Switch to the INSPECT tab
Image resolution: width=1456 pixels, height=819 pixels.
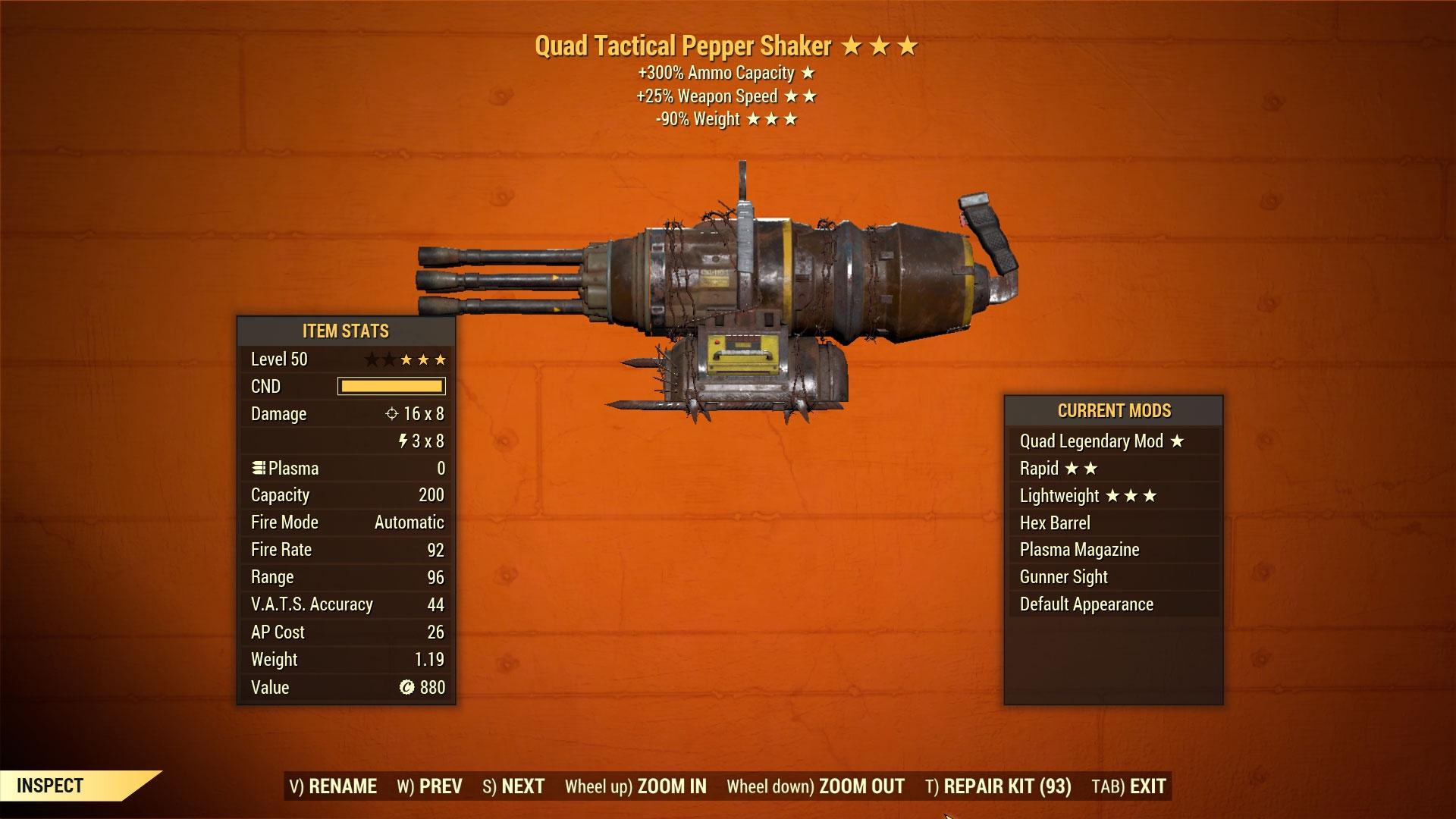[51, 786]
